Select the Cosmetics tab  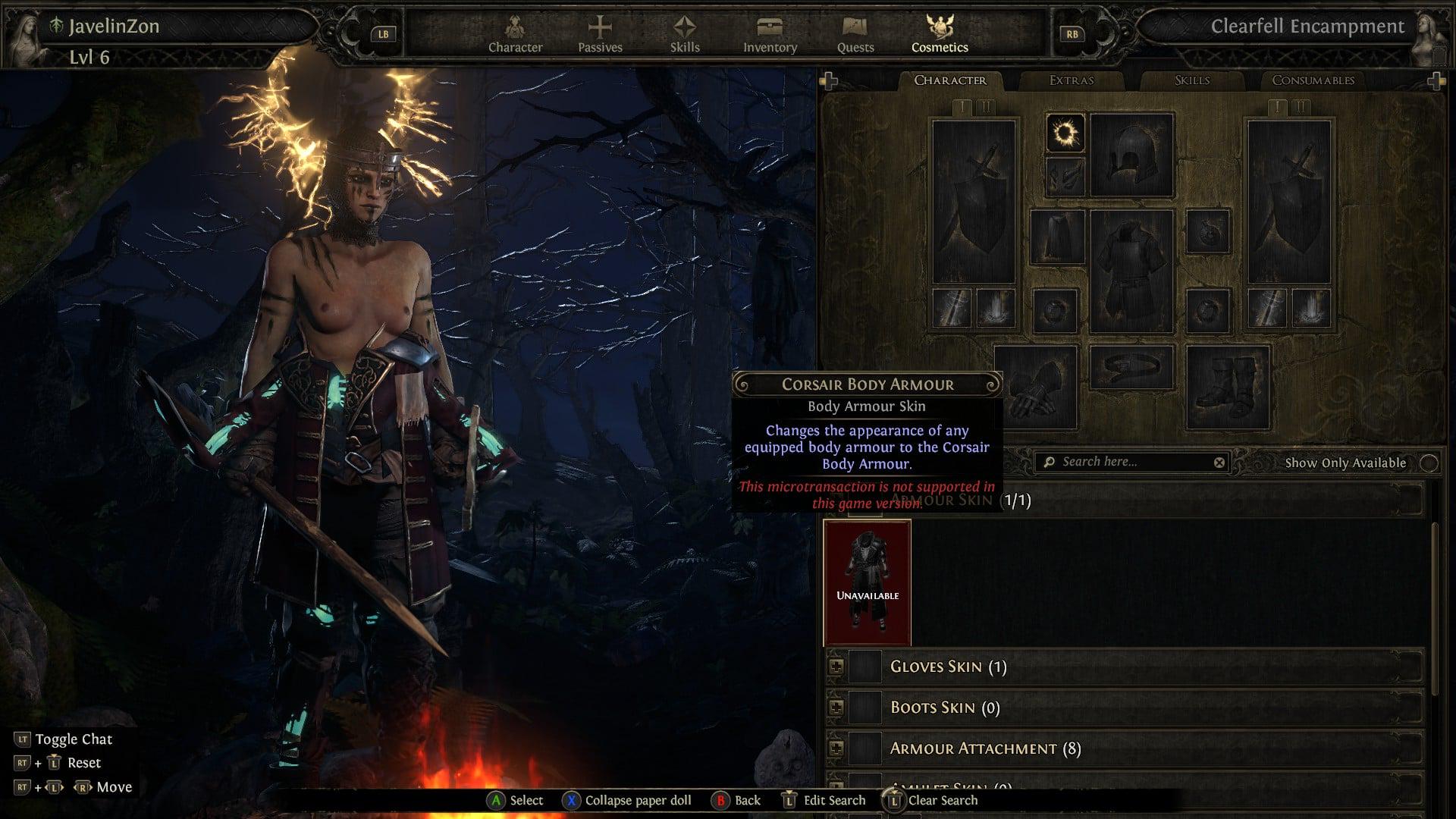coord(940,35)
